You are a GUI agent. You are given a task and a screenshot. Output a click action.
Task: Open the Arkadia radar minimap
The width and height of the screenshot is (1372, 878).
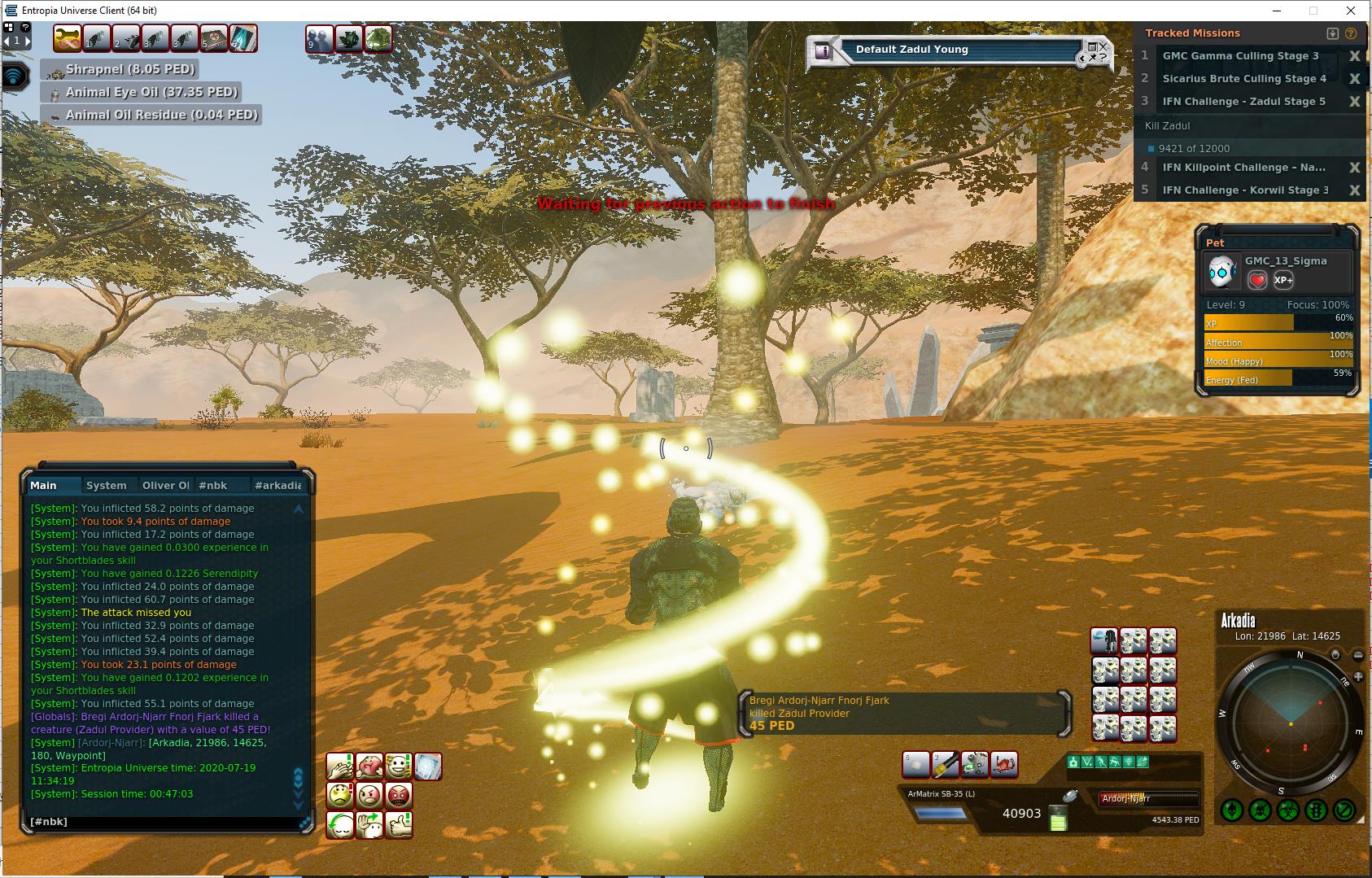point(1290,723)
